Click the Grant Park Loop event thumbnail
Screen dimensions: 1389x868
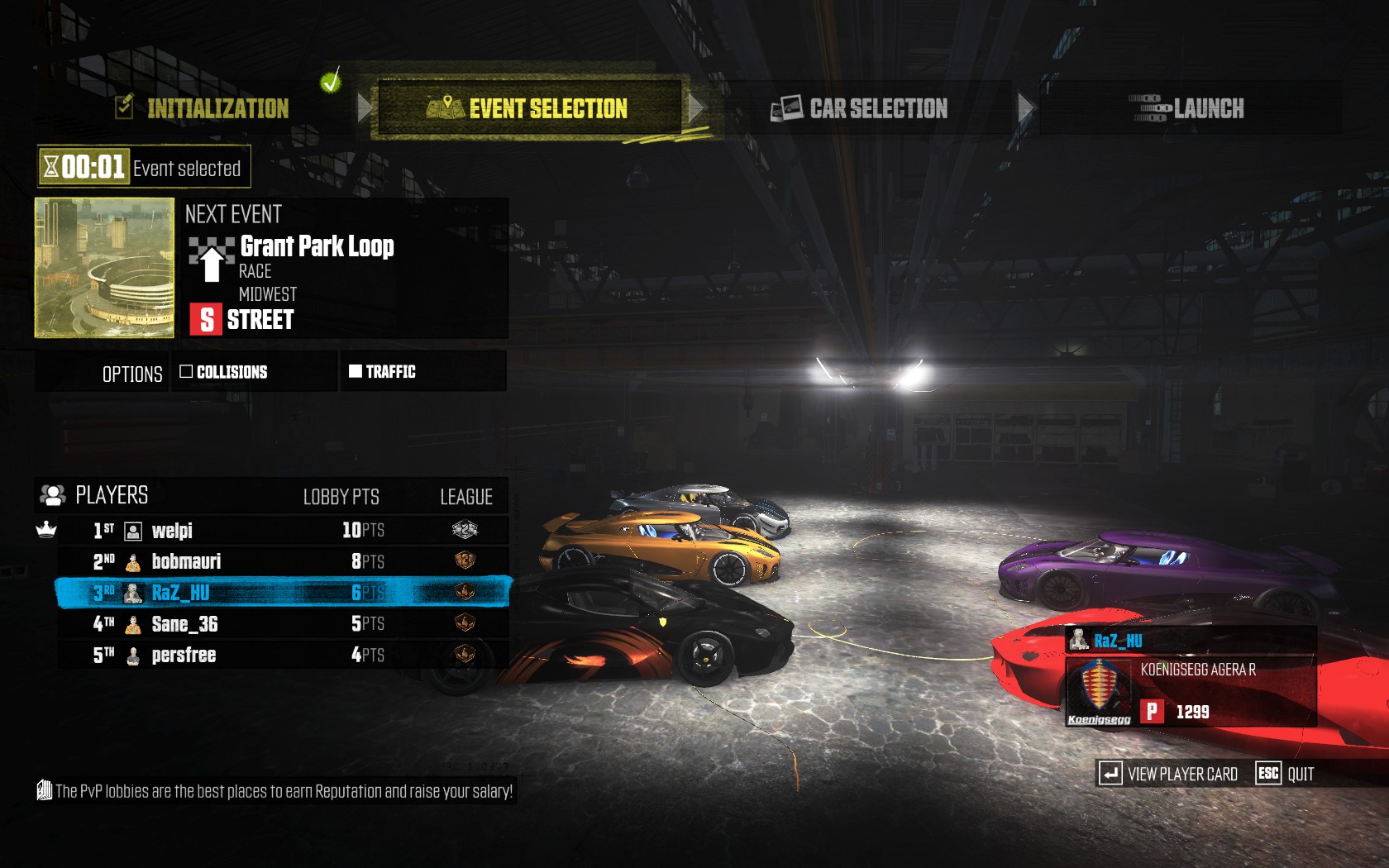(x=105, y=268)
